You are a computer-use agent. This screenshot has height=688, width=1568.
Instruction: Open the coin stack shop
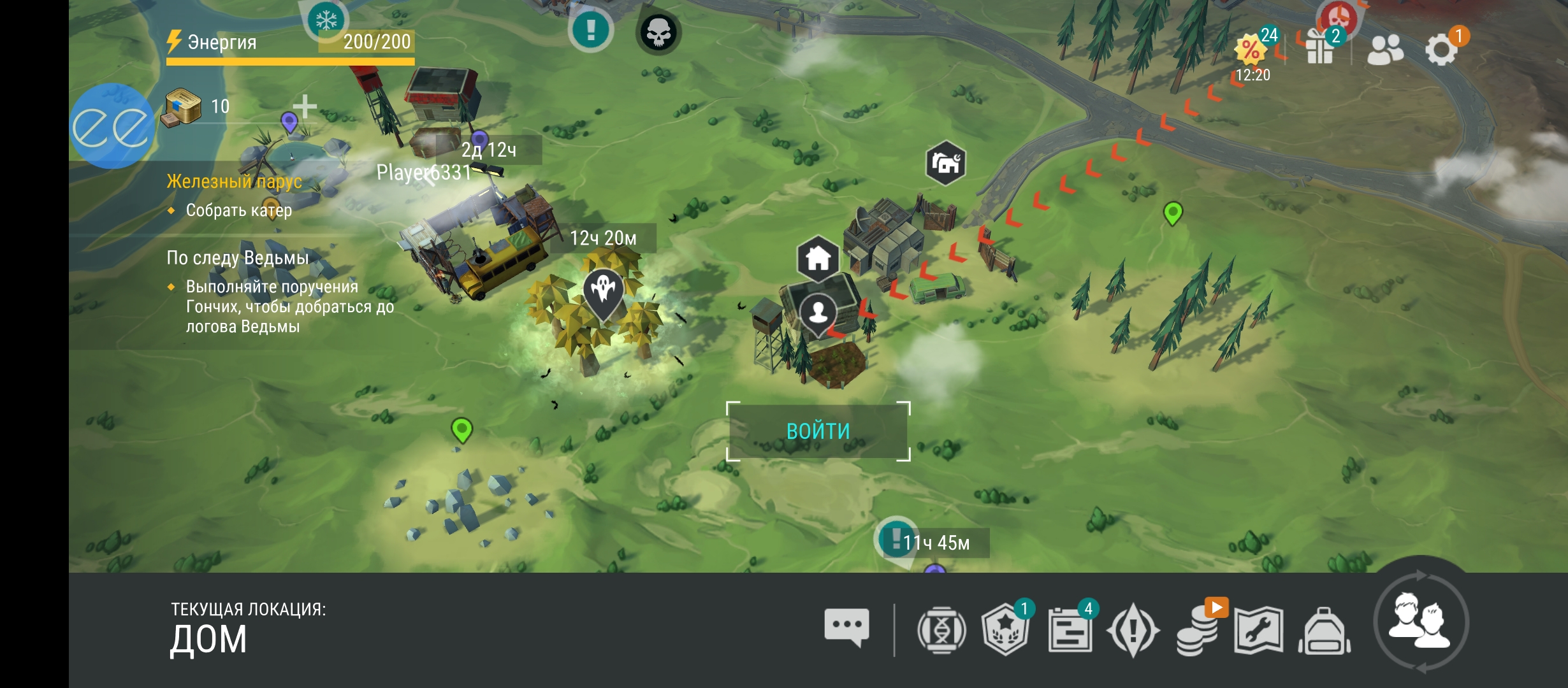(x=1197, y=631)
